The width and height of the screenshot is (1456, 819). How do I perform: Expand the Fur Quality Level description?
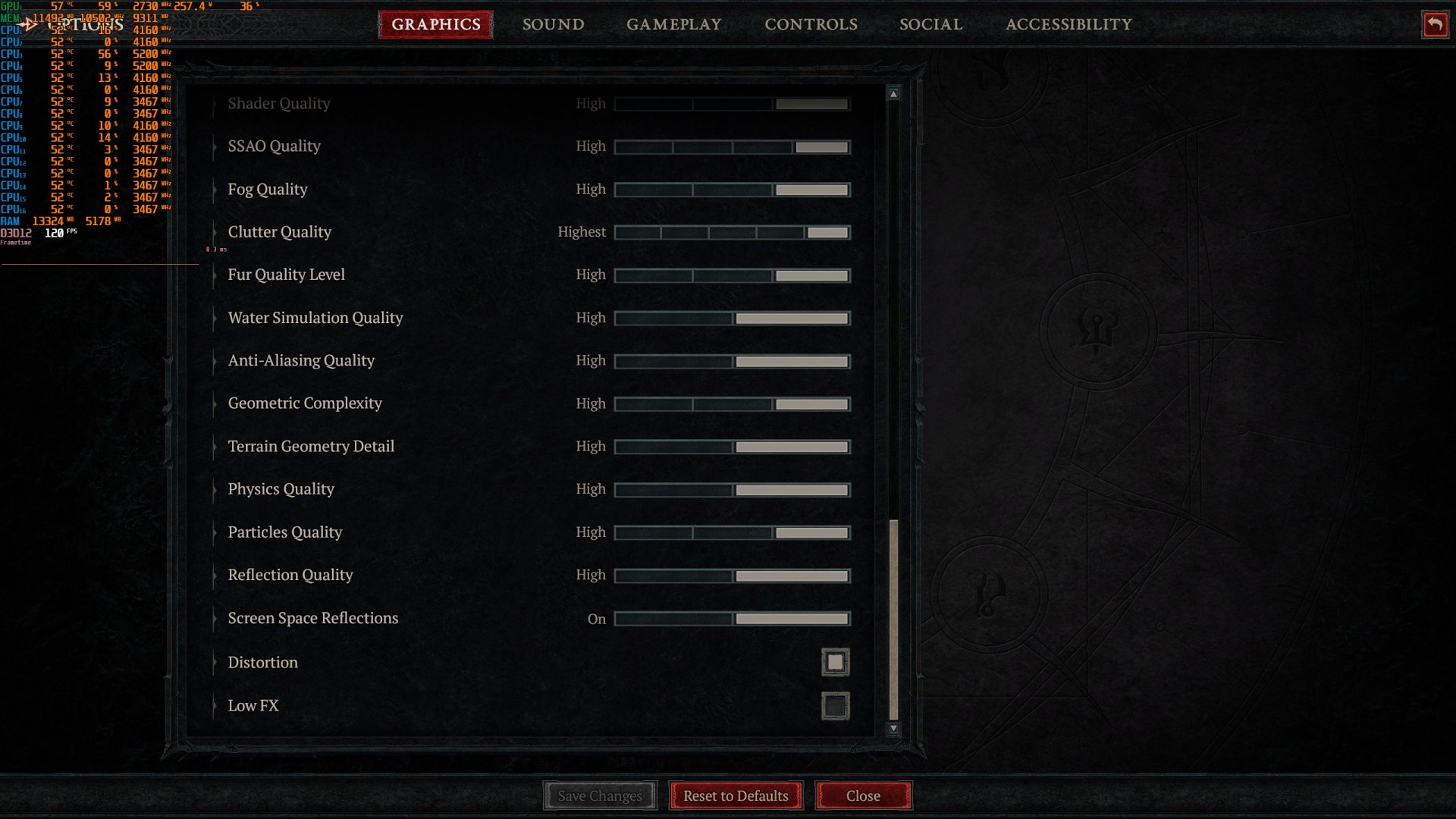point(213,275)
